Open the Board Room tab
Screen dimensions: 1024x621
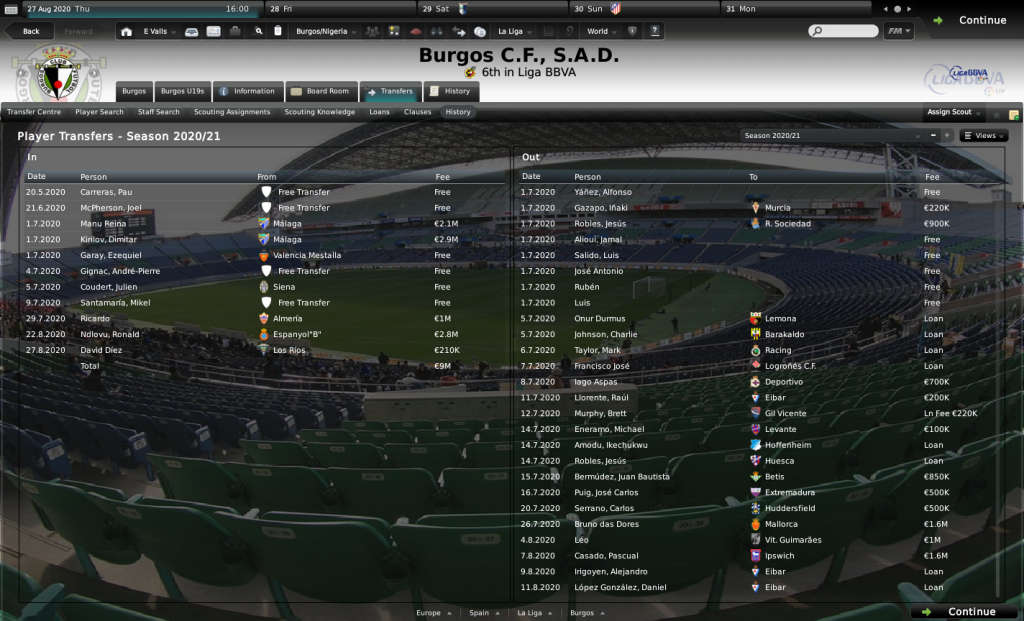pyautogui.click(x=320, y=91)
